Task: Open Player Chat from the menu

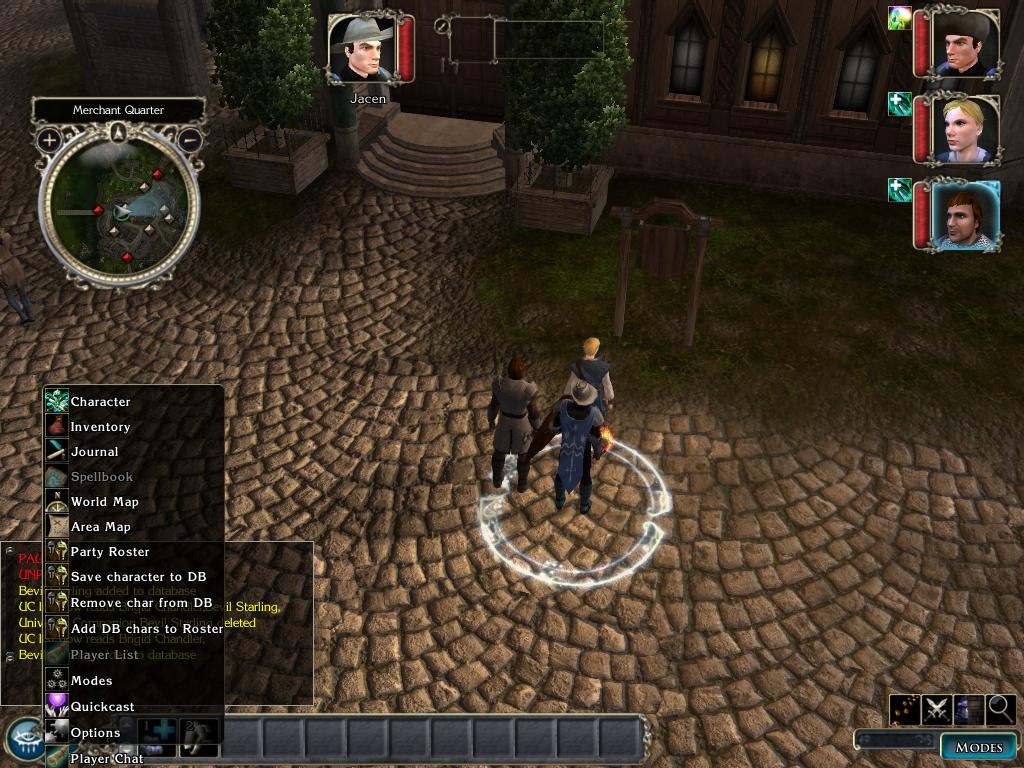Action: click(x=106, y=758)
